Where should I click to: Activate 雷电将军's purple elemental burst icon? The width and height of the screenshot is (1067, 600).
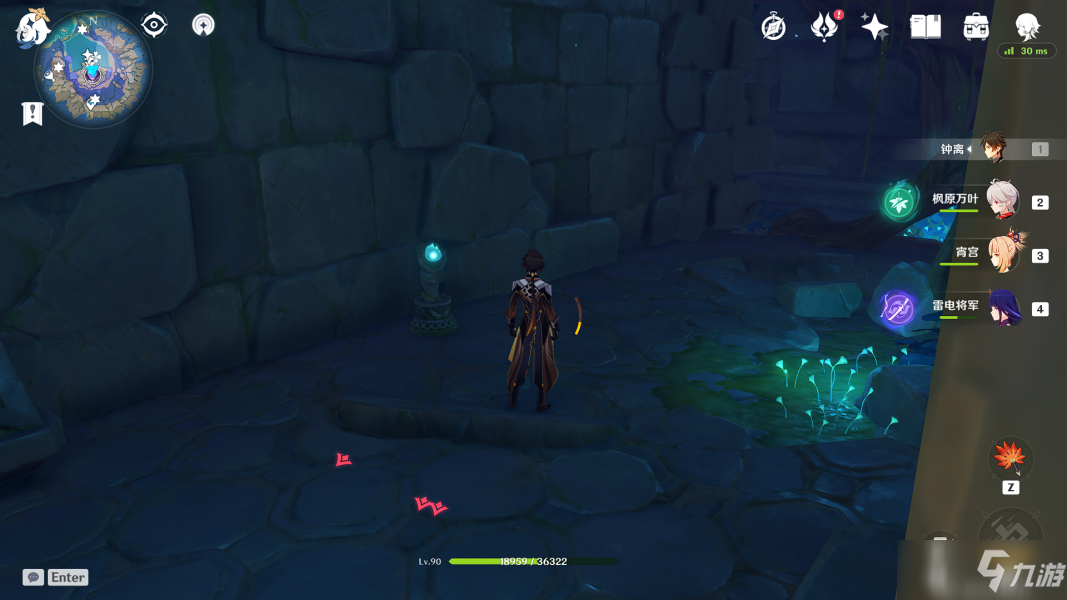coord(897,308)
